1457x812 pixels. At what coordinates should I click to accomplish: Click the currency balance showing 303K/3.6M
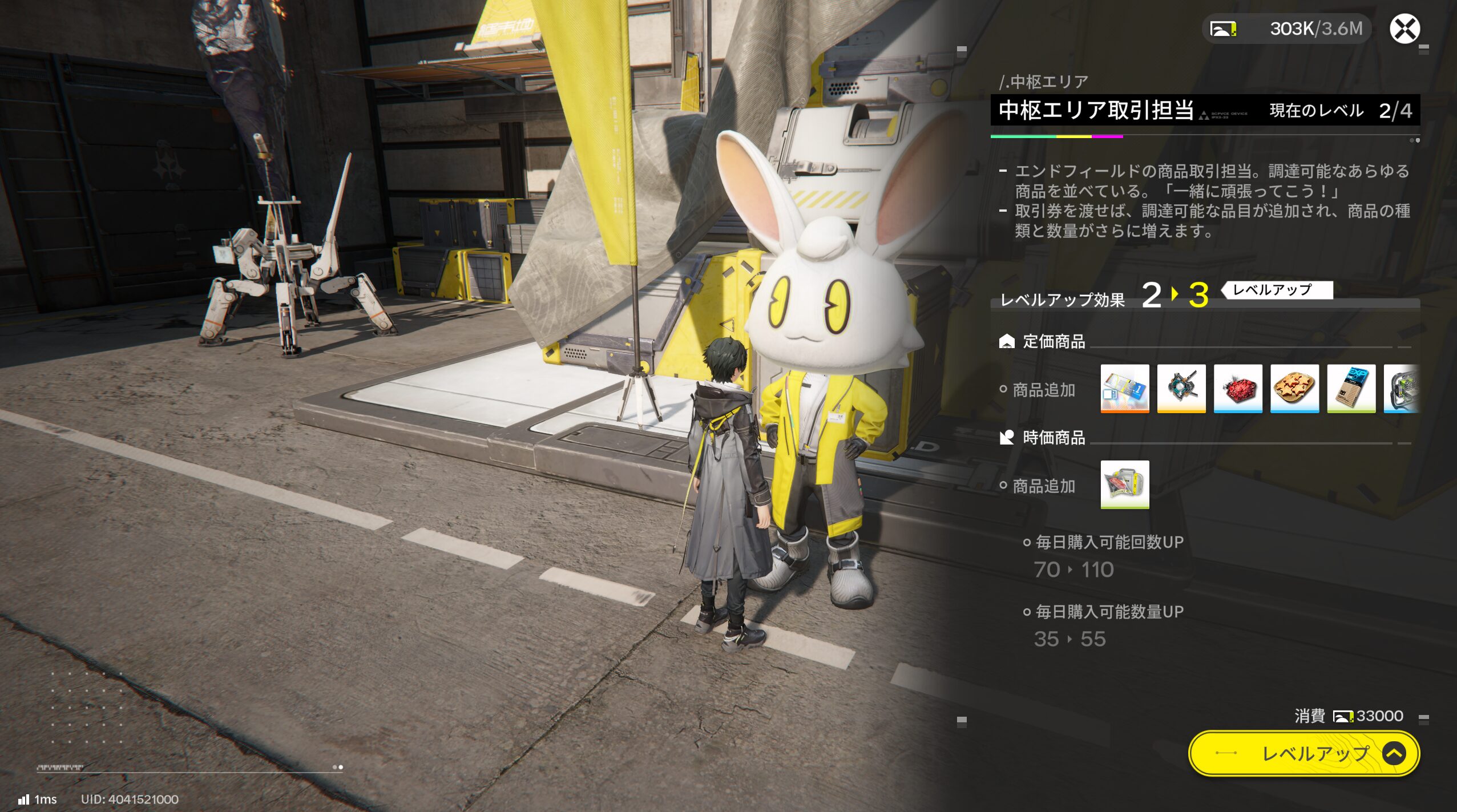pyautogui.click(x=1287, y=29)
